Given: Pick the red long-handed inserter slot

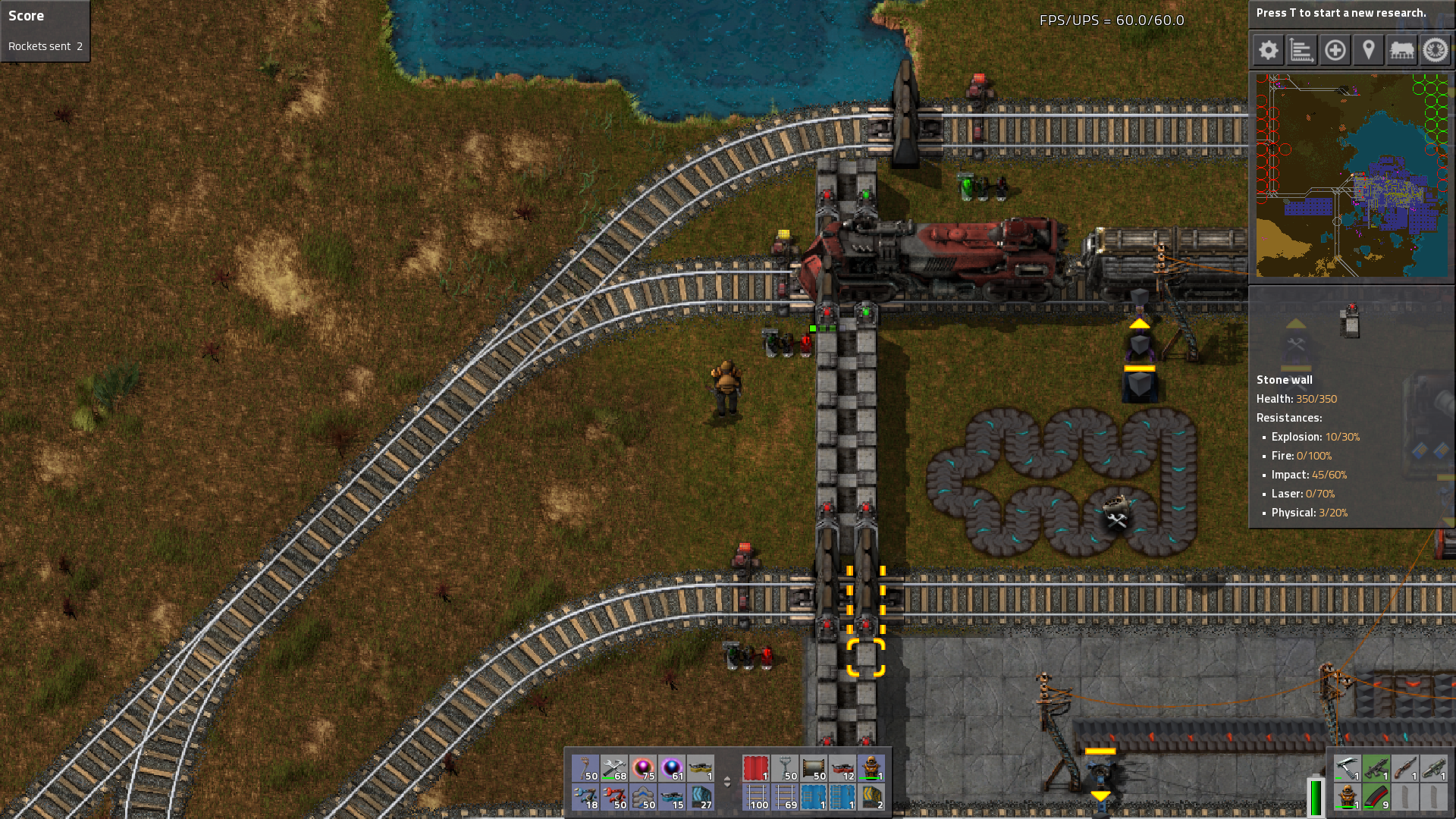Looking at the screenshot, I should pos(614,797).
